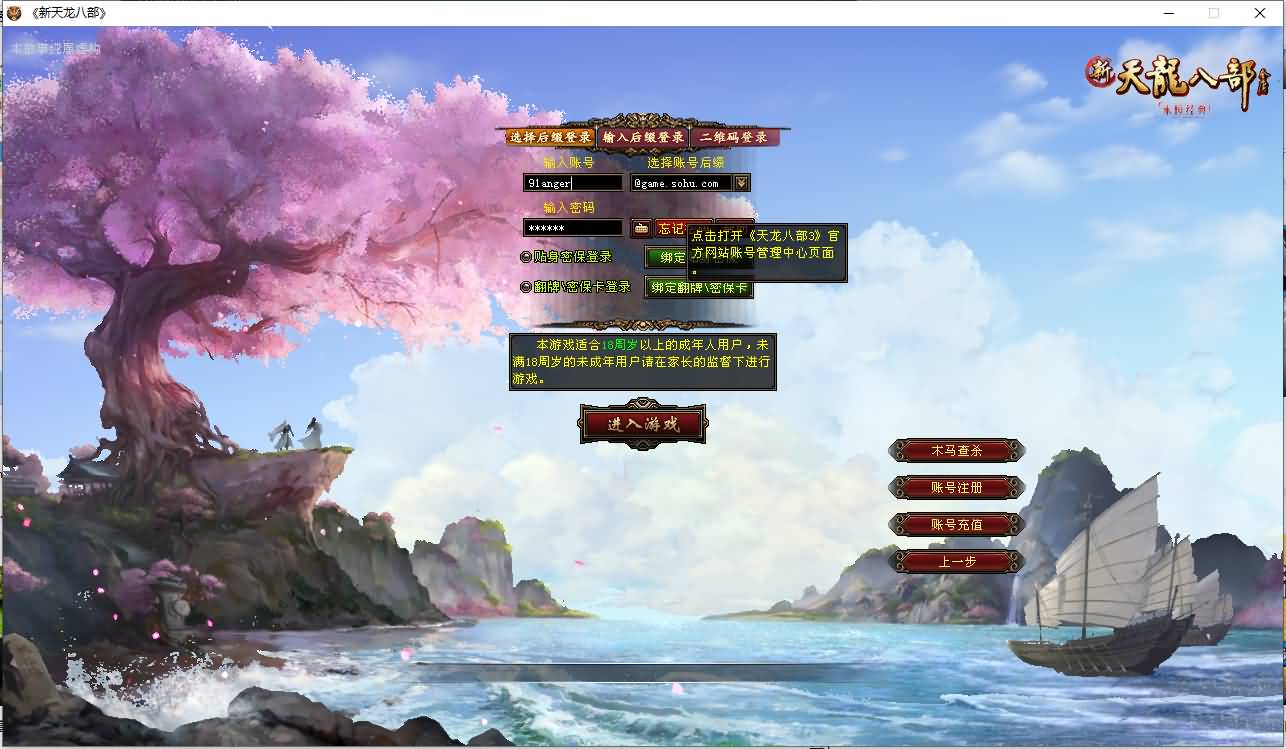Viewport: 1286px width, 749px height.
Task: Click the soft keyboard icon beside the password field
Action: click(x=640, y=227)
